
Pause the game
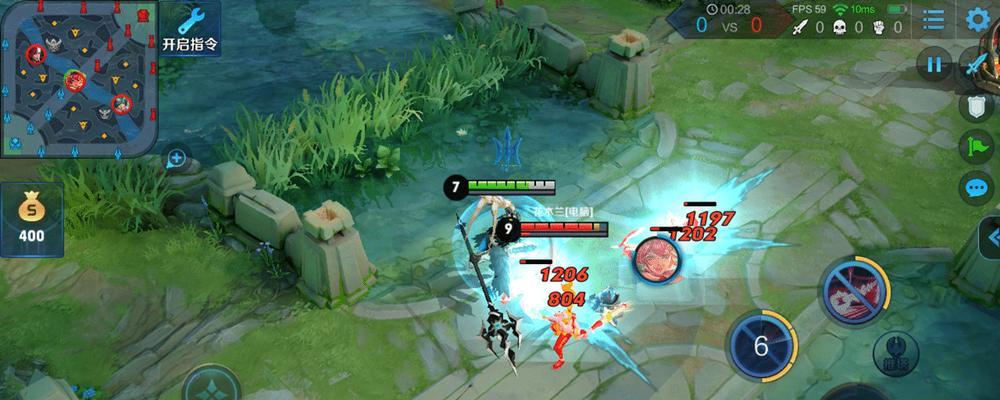coord(935,65)
